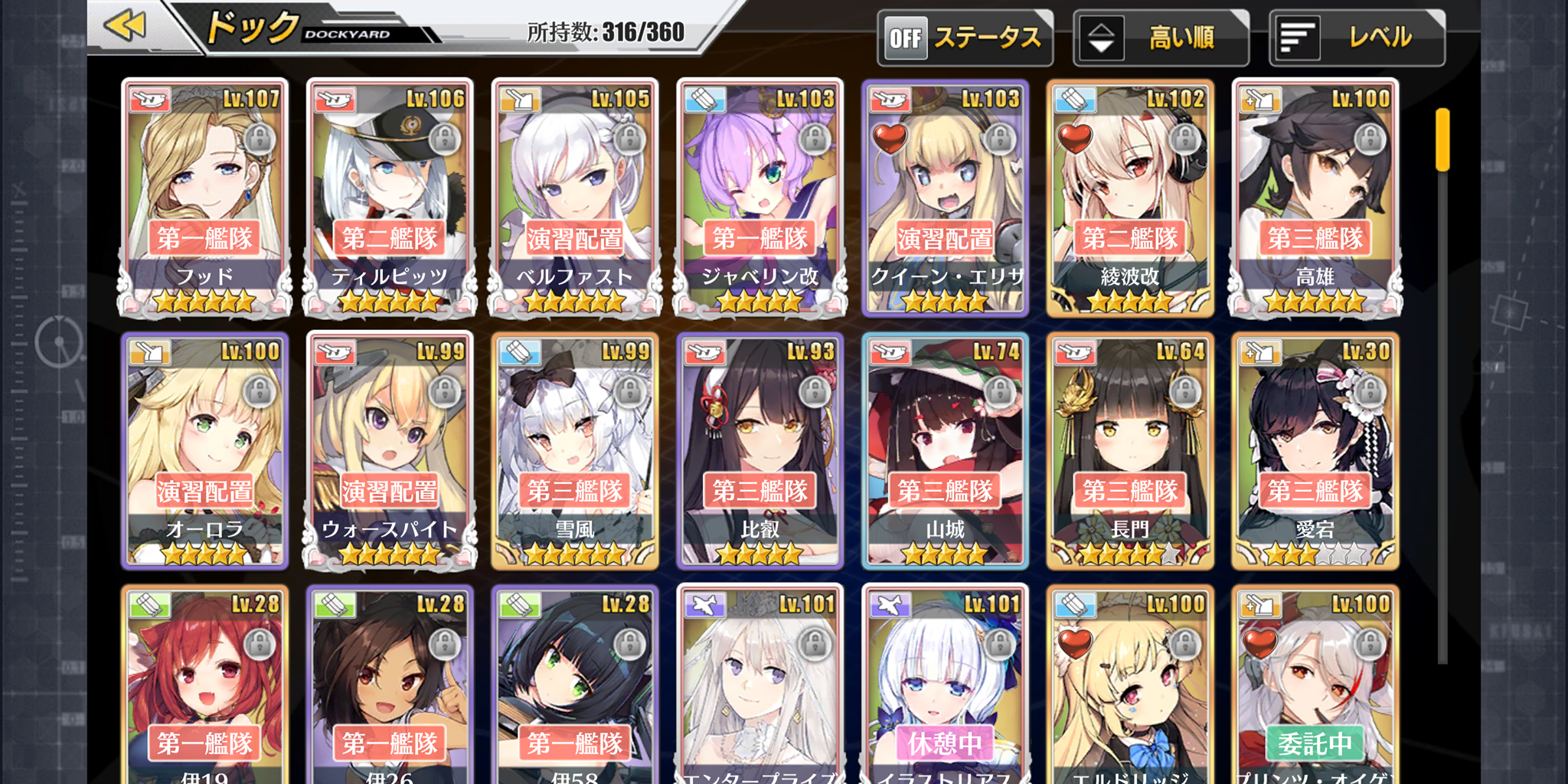Click the yellow dock scrollbar handle

(x=1442, y=139)
